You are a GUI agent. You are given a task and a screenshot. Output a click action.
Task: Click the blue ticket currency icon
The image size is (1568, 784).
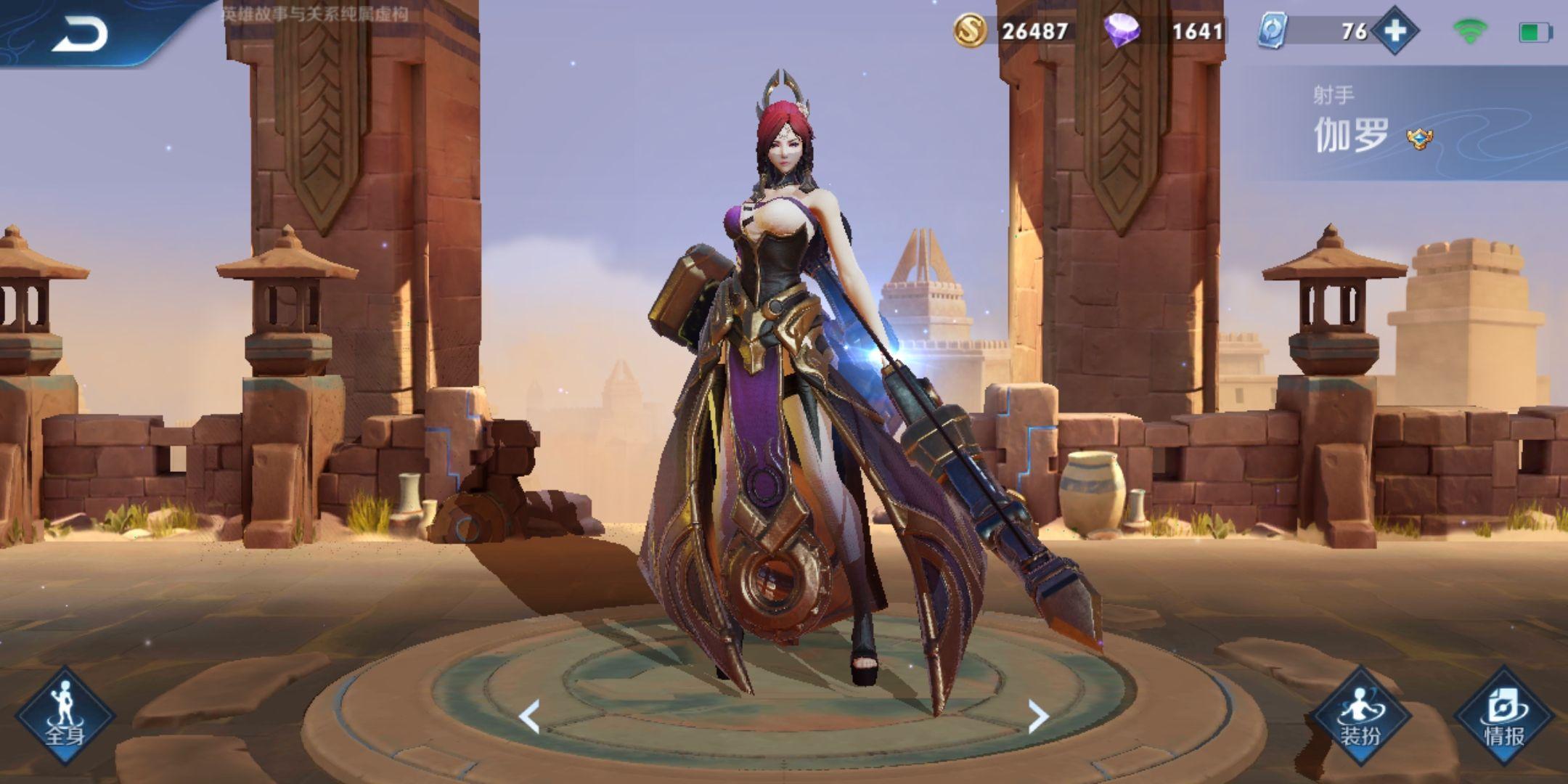coord(1273,31)
